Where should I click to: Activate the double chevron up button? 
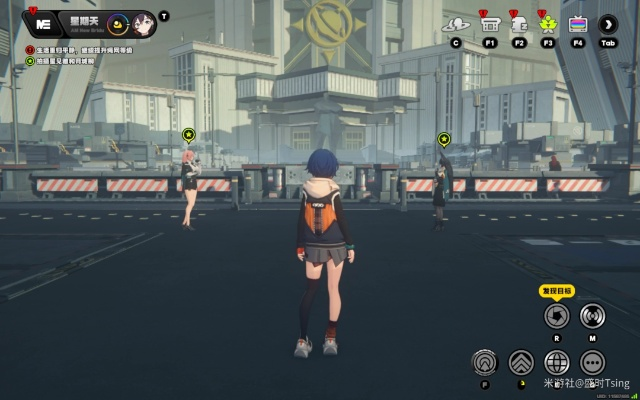521,362
